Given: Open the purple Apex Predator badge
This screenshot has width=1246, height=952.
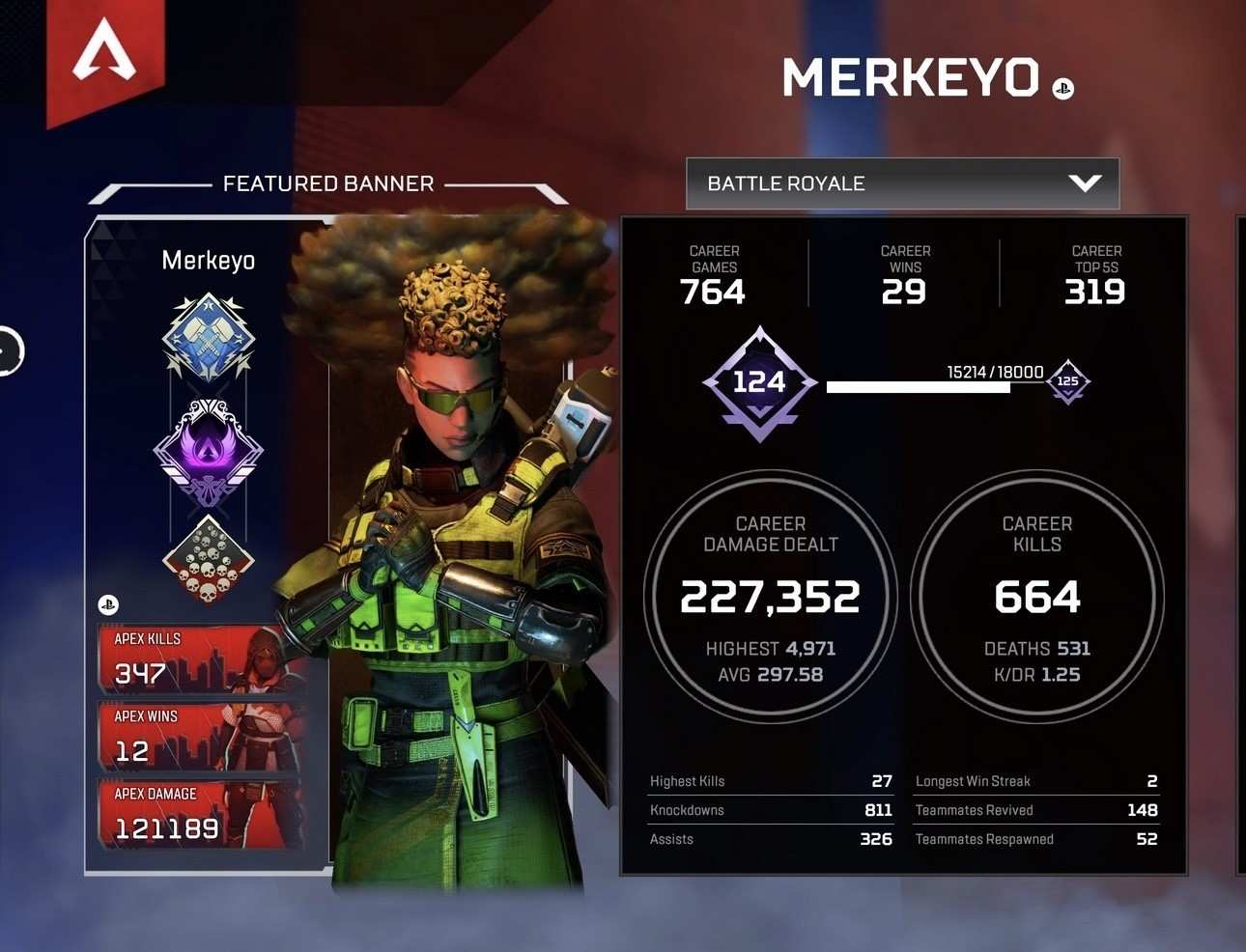Looking at the screenshot, I should 208,451.
